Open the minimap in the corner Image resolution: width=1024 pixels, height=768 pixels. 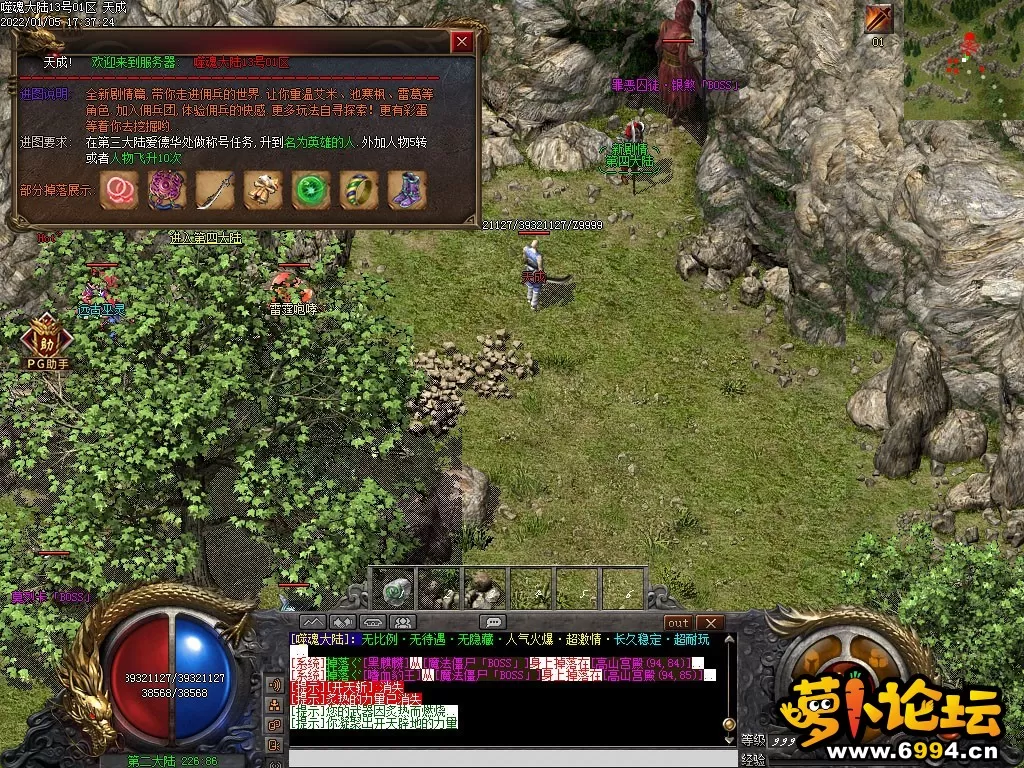tap(964, 60)
